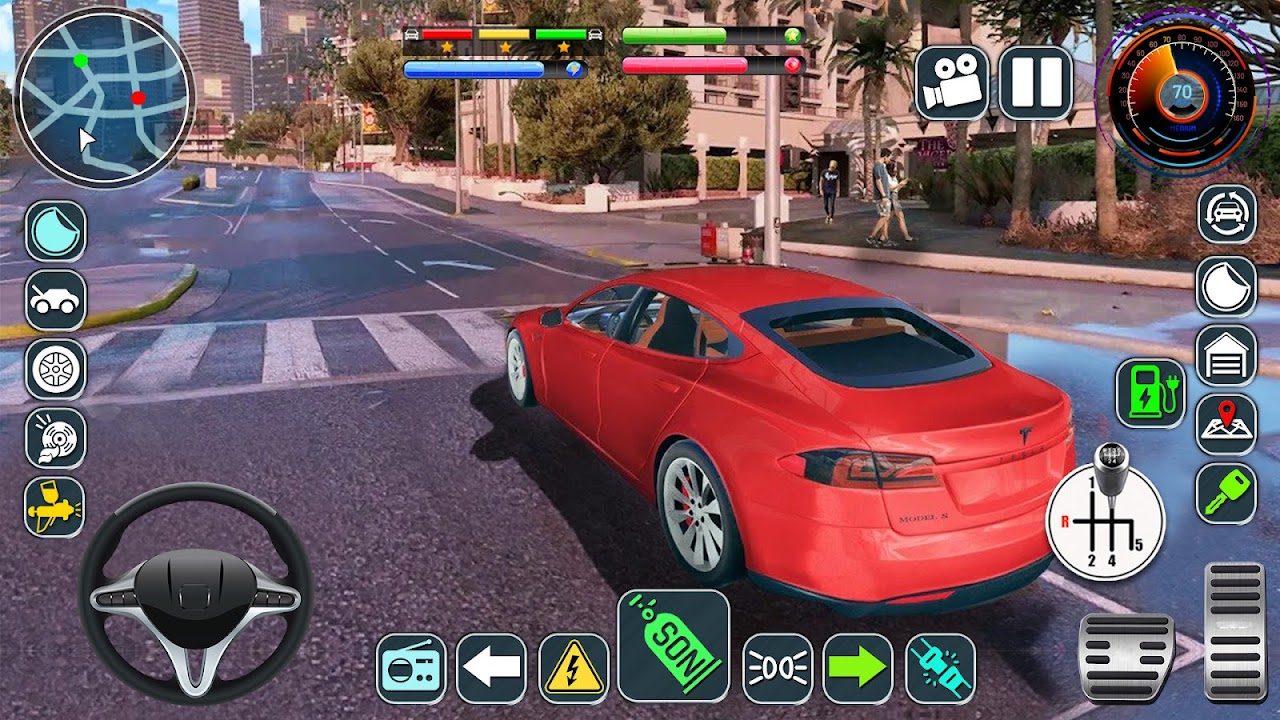
Task: Open the spray paint gun option
Action: click(55, 506)
